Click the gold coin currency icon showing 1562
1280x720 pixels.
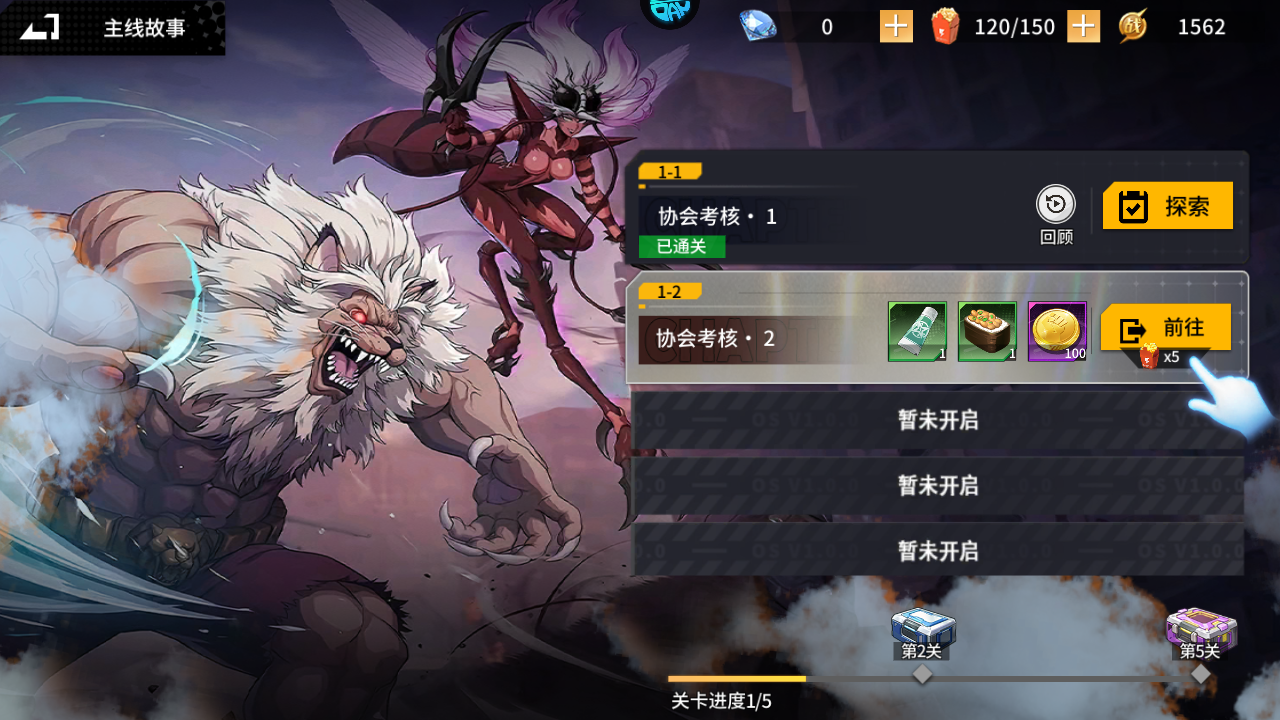click(x=1133, y=26)
